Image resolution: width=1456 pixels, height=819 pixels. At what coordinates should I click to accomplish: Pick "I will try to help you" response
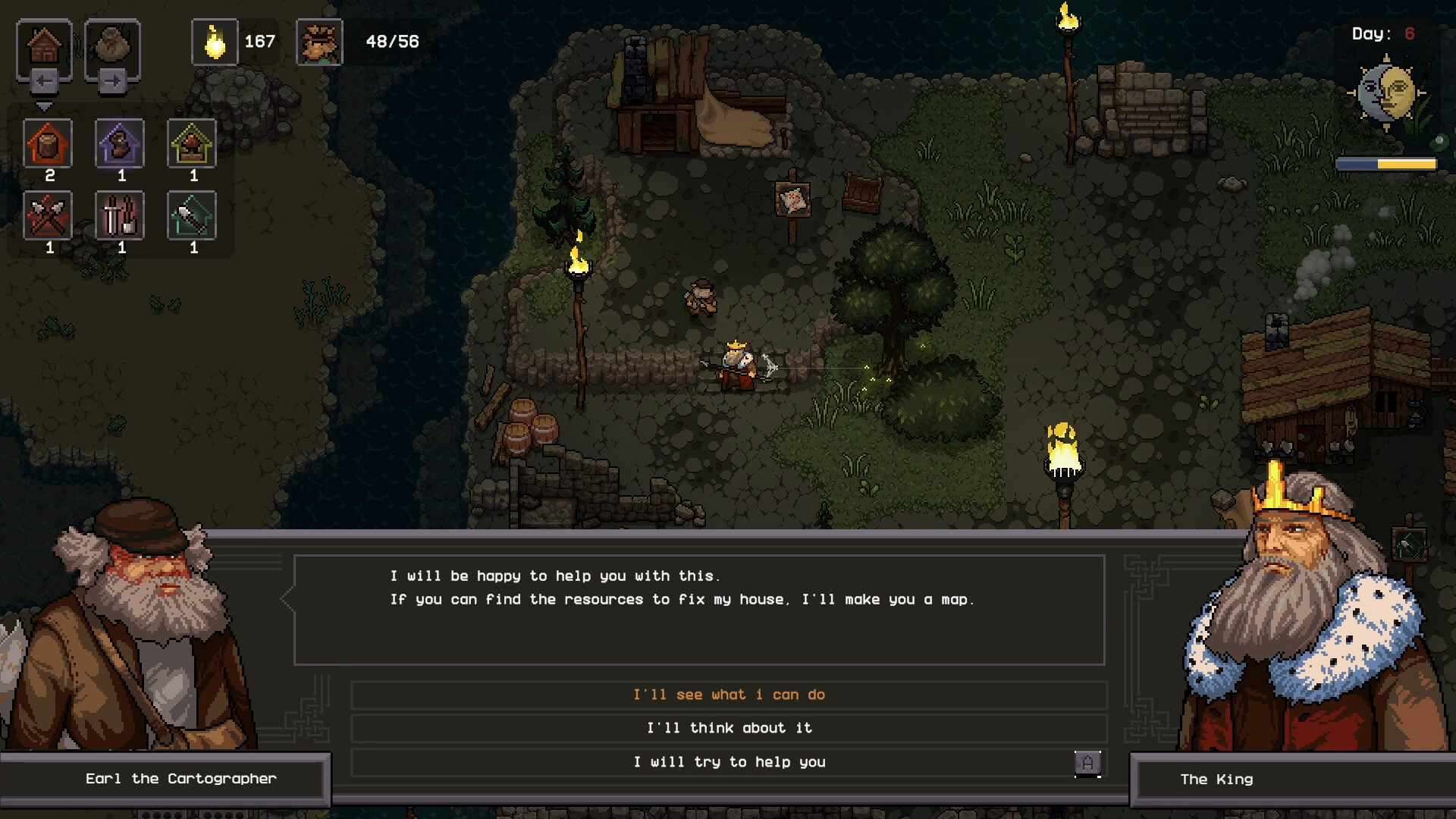coord(729,762)
